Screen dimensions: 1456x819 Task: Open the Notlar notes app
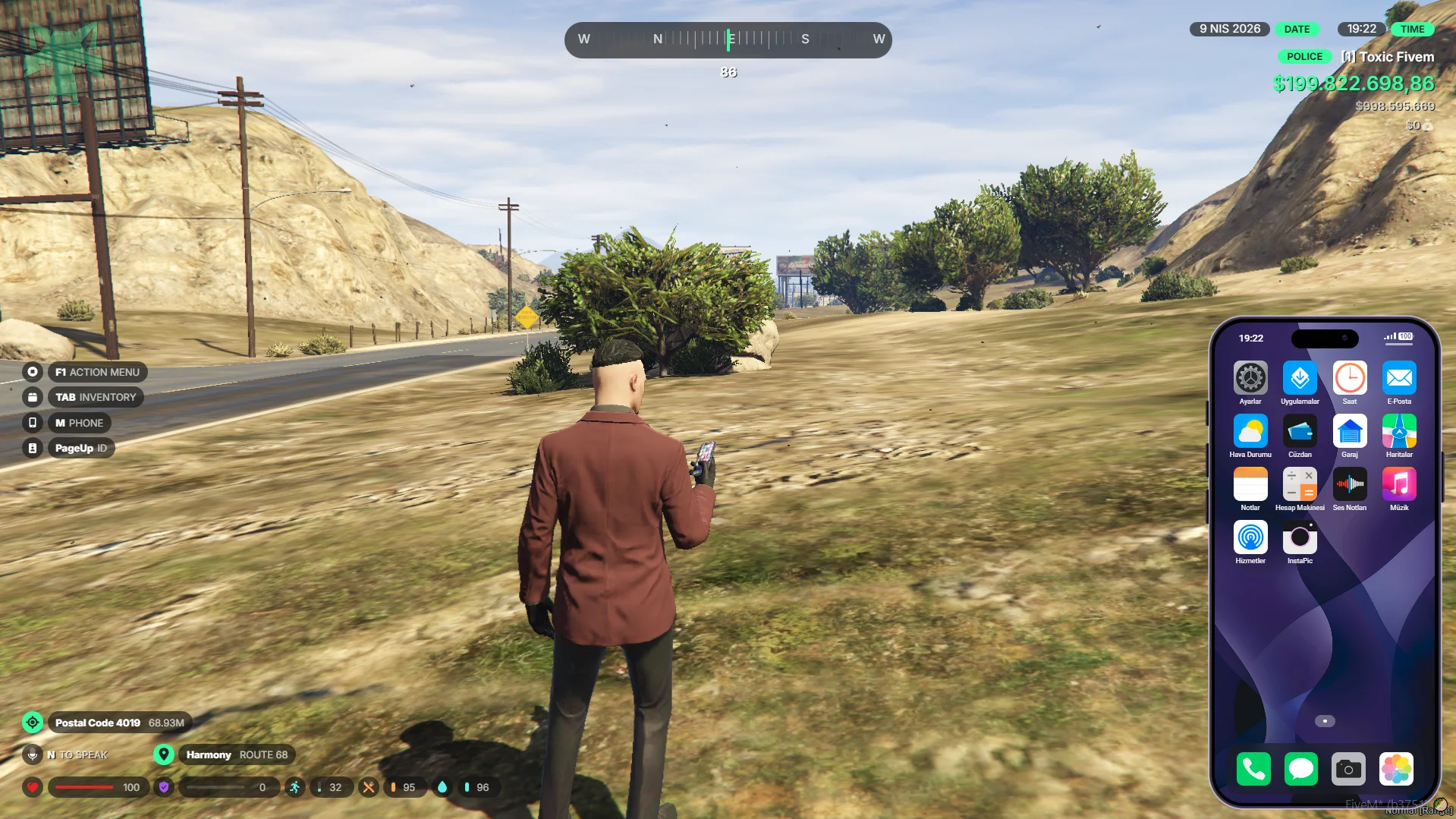pos(1250,484)
